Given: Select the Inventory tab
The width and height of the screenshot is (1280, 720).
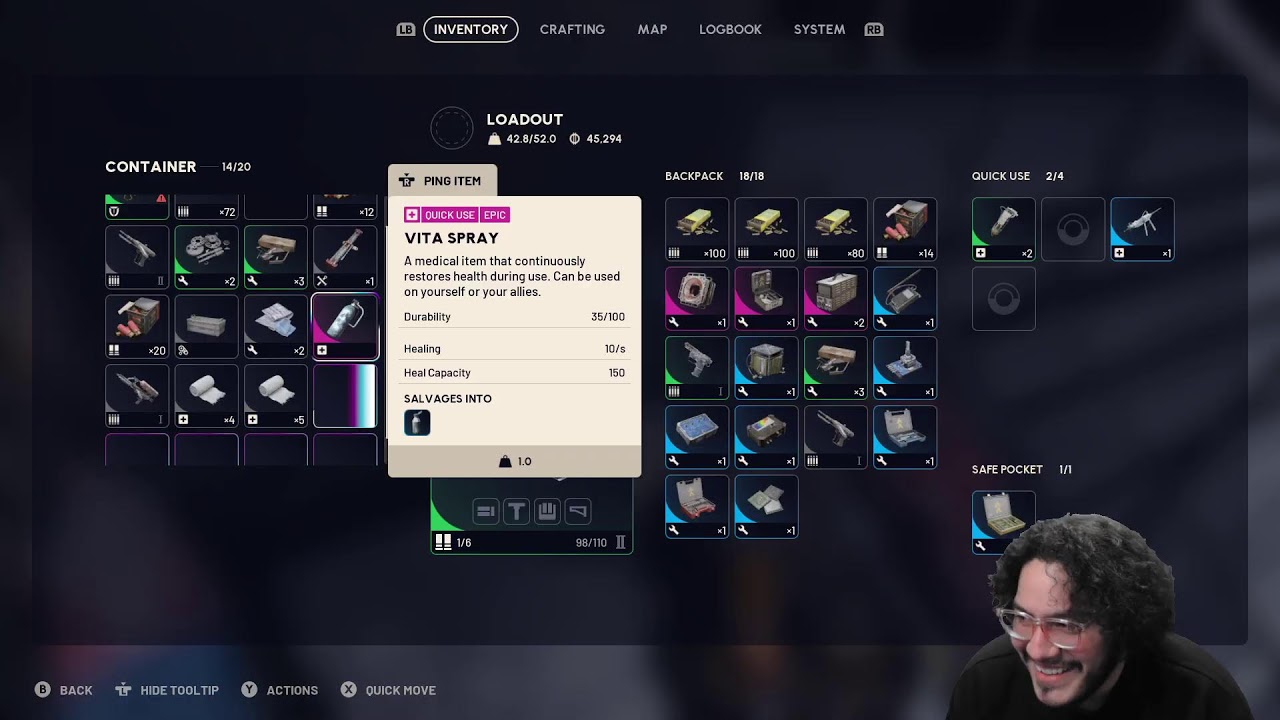Looking at the screenshot, I should point(471,29).
